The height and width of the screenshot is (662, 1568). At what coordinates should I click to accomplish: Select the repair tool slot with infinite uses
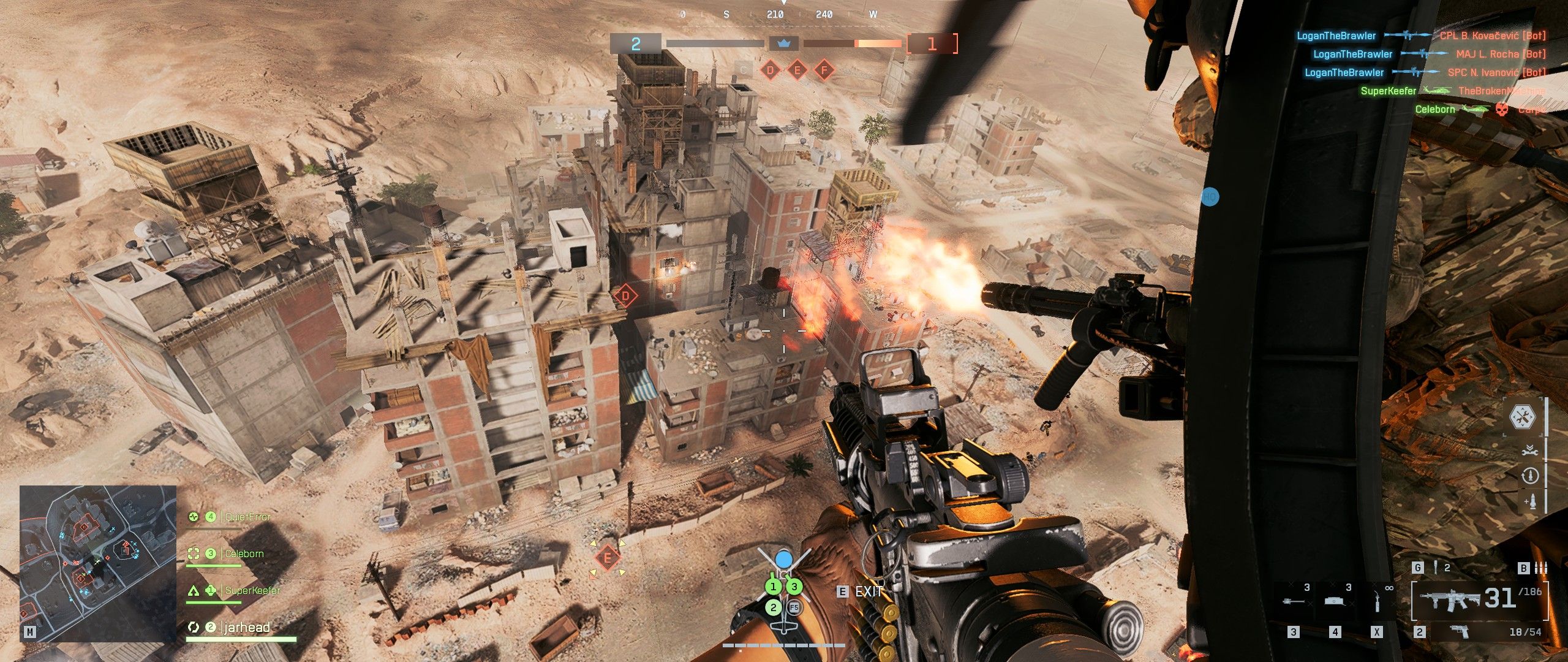pos(1378,601)
